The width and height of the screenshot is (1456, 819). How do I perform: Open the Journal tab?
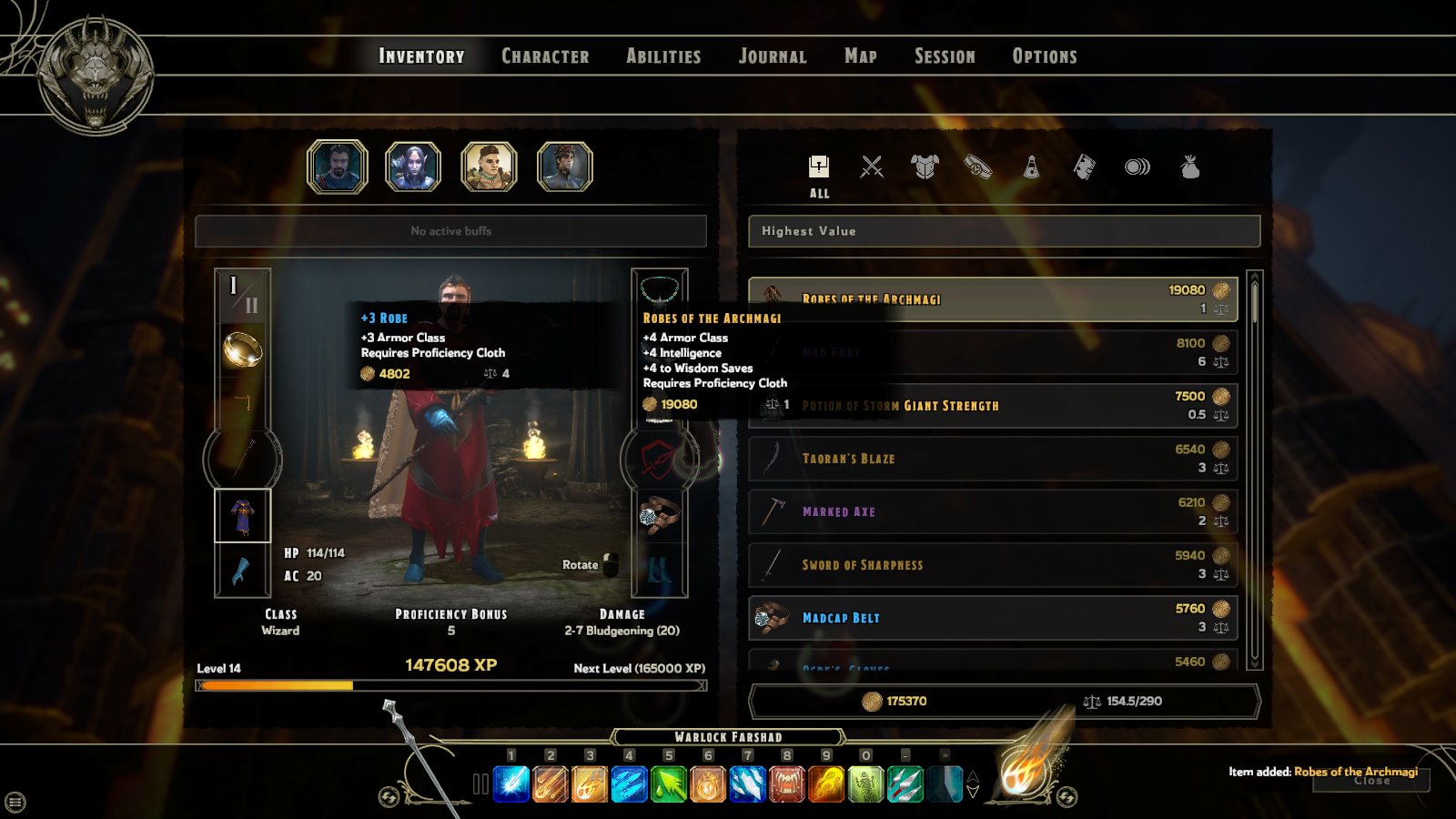[x=773, y=56]
